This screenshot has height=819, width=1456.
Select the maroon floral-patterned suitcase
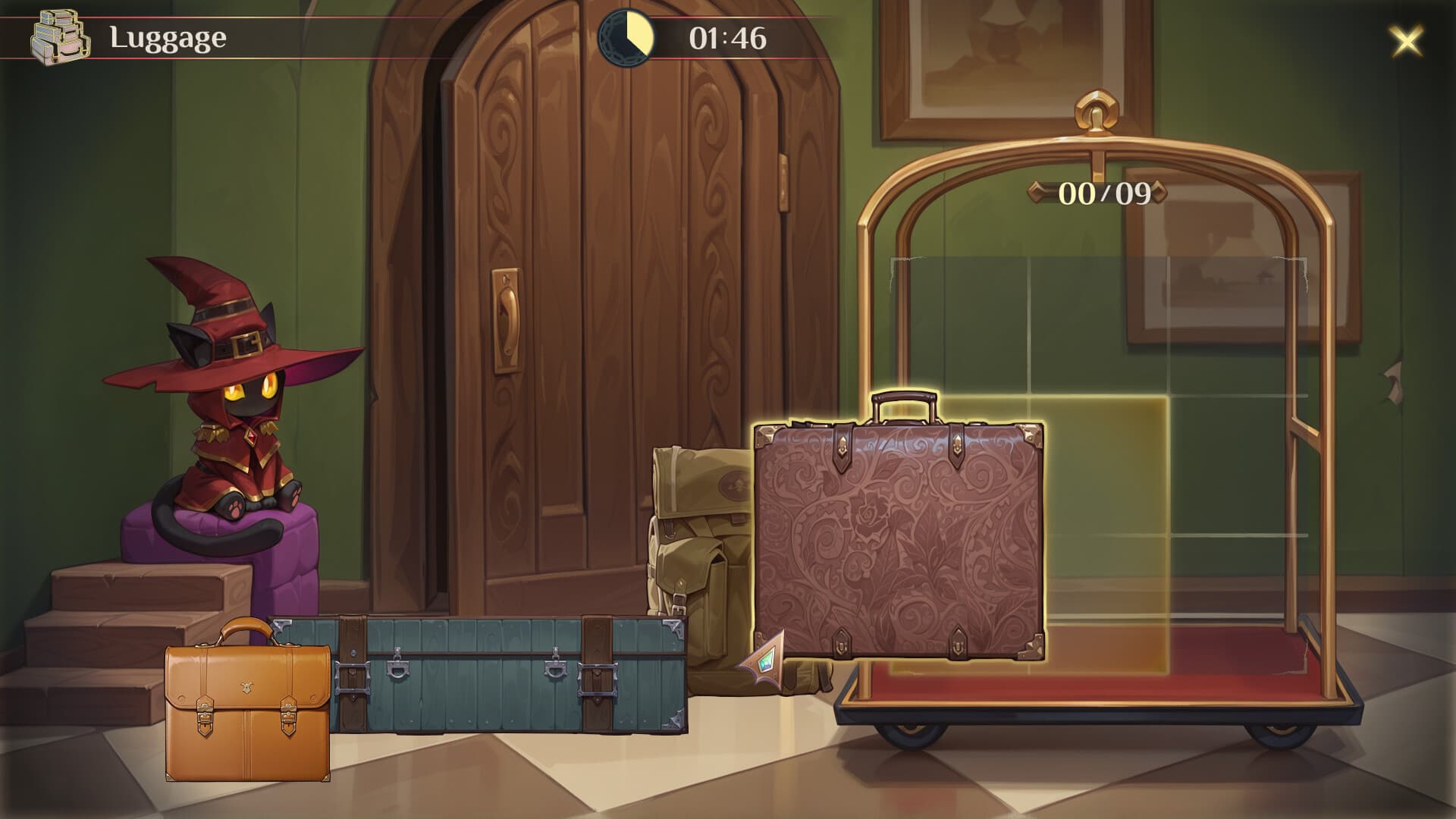click(899, 538)
